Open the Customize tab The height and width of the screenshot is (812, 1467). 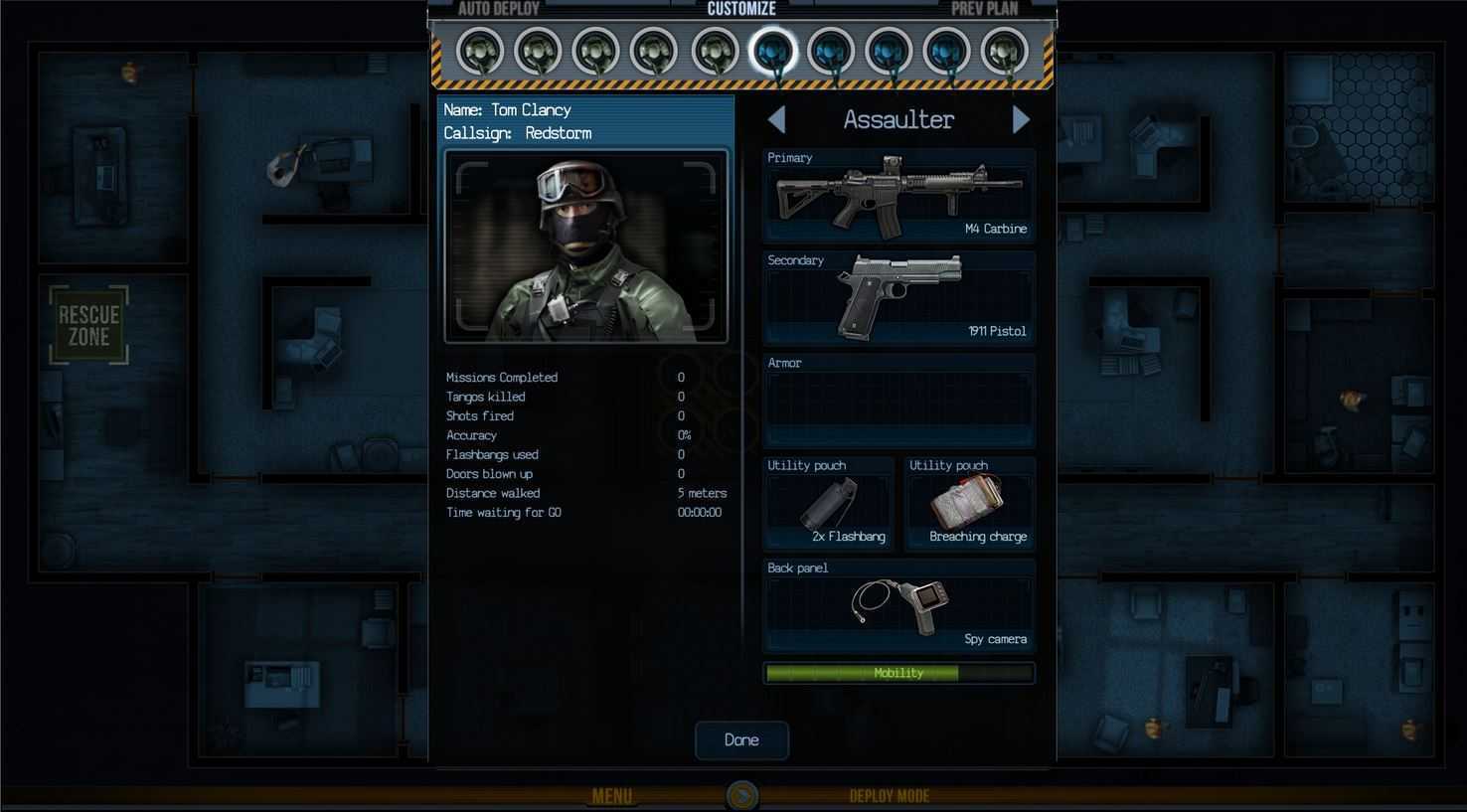(x=741, y=9)
